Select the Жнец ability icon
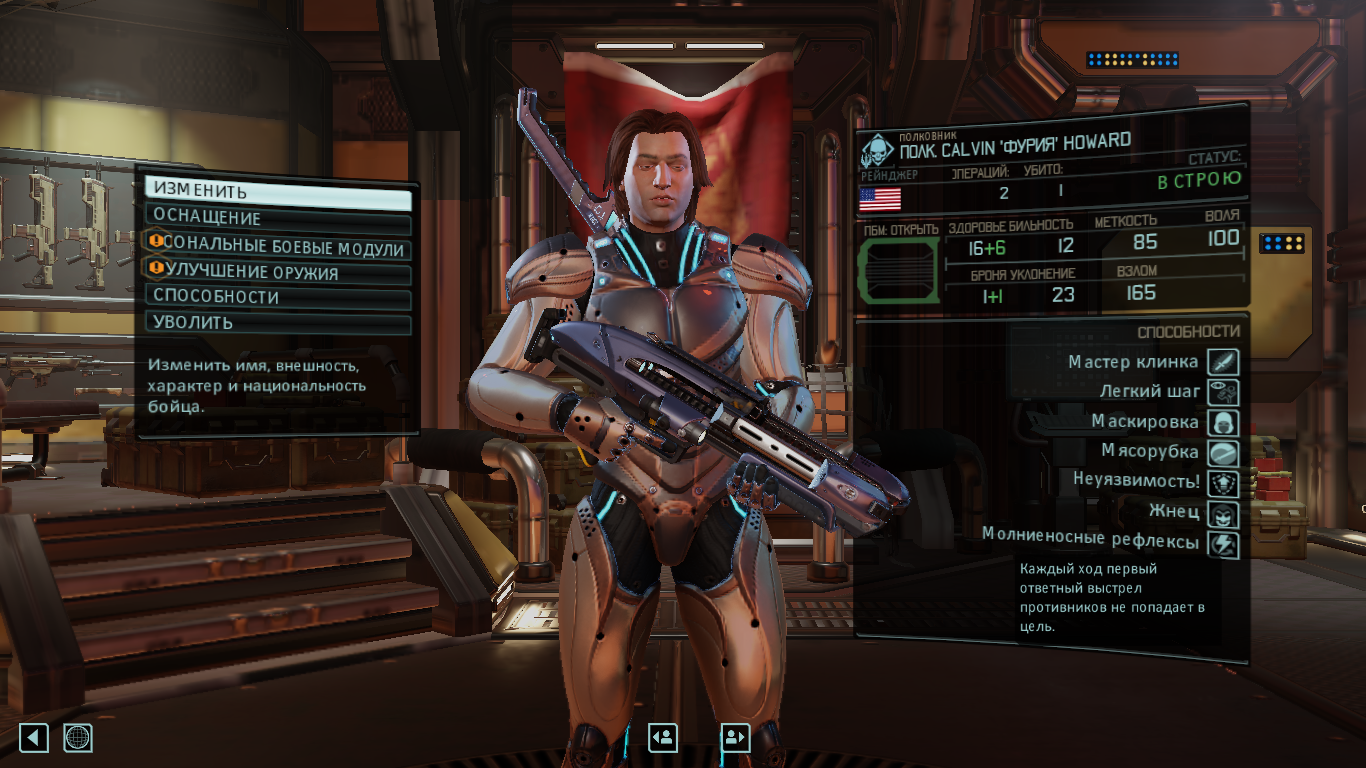The width and height of the screenshot is (1366, 768). (x=1223, y=515)
